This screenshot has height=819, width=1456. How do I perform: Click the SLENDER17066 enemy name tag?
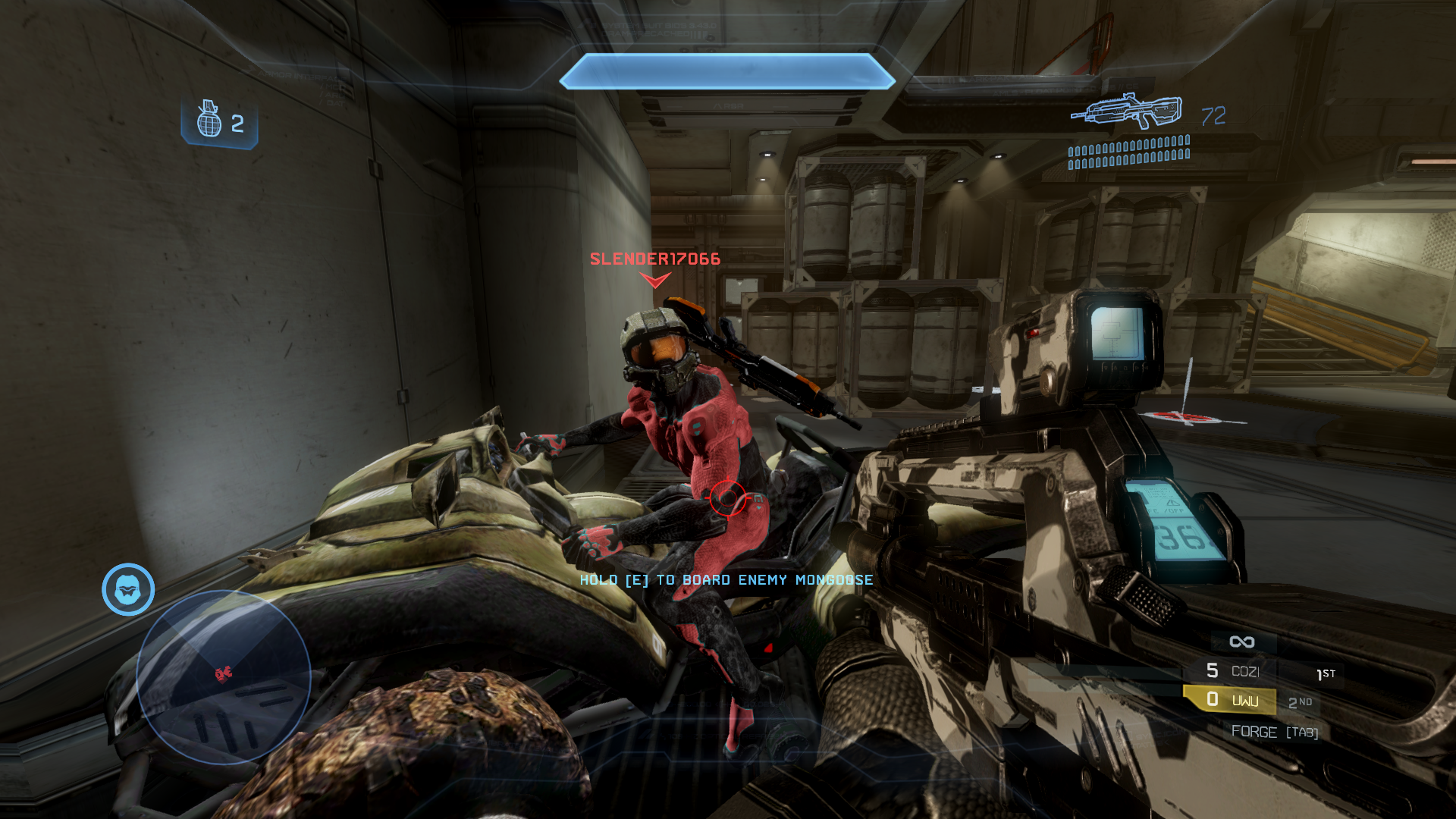tap(655, 259)
